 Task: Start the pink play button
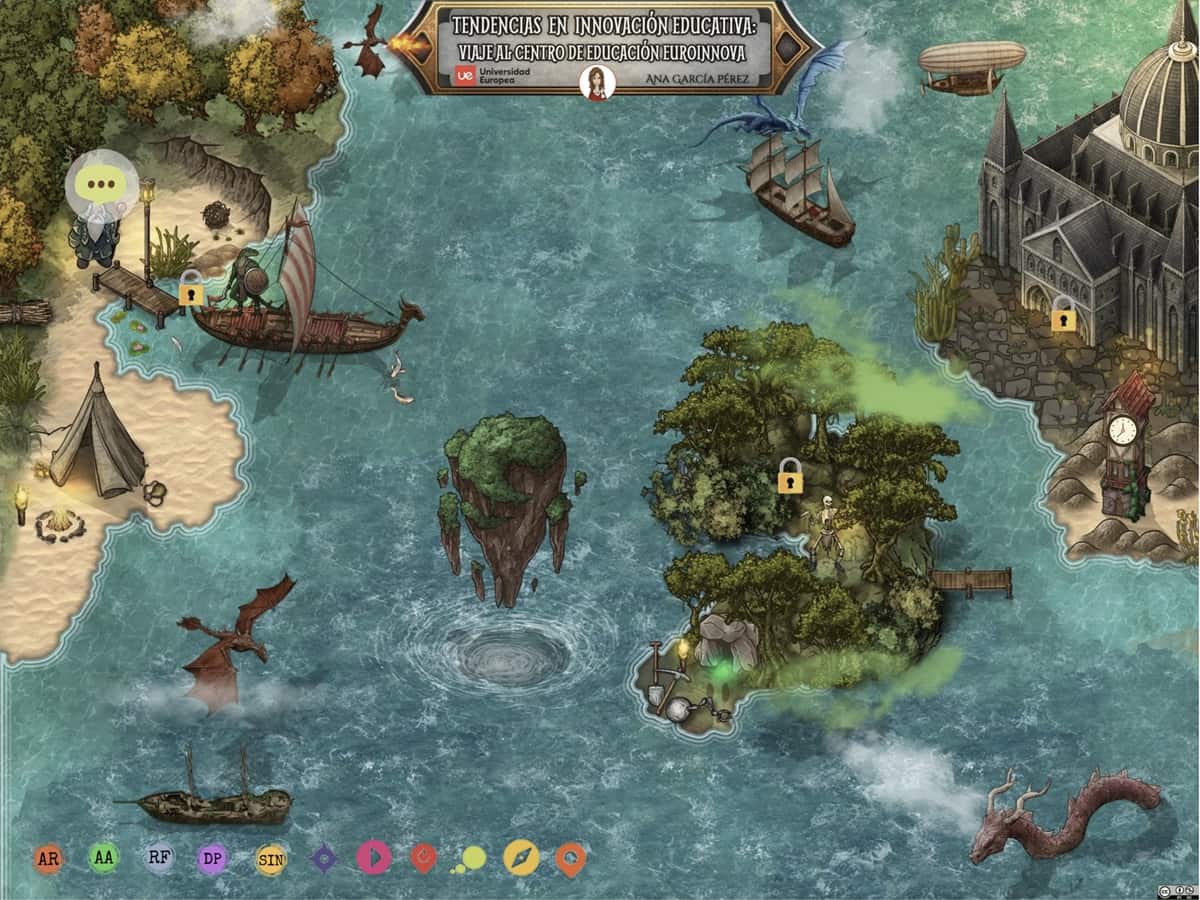(x=374, y=857)
